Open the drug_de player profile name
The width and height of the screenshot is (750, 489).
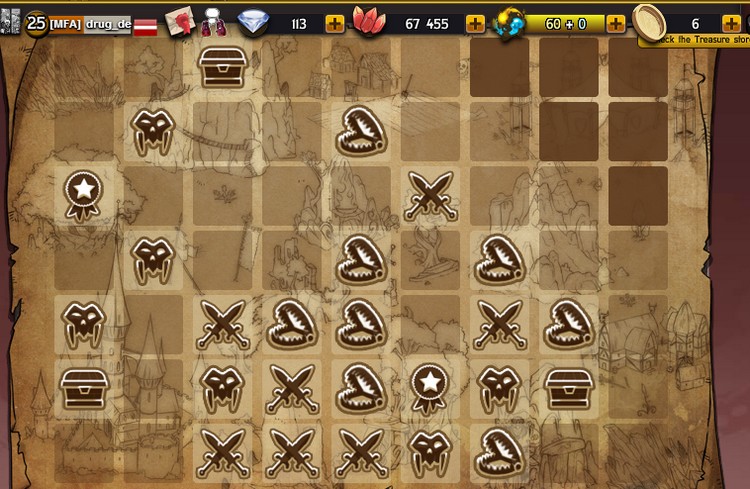(107, 23)
